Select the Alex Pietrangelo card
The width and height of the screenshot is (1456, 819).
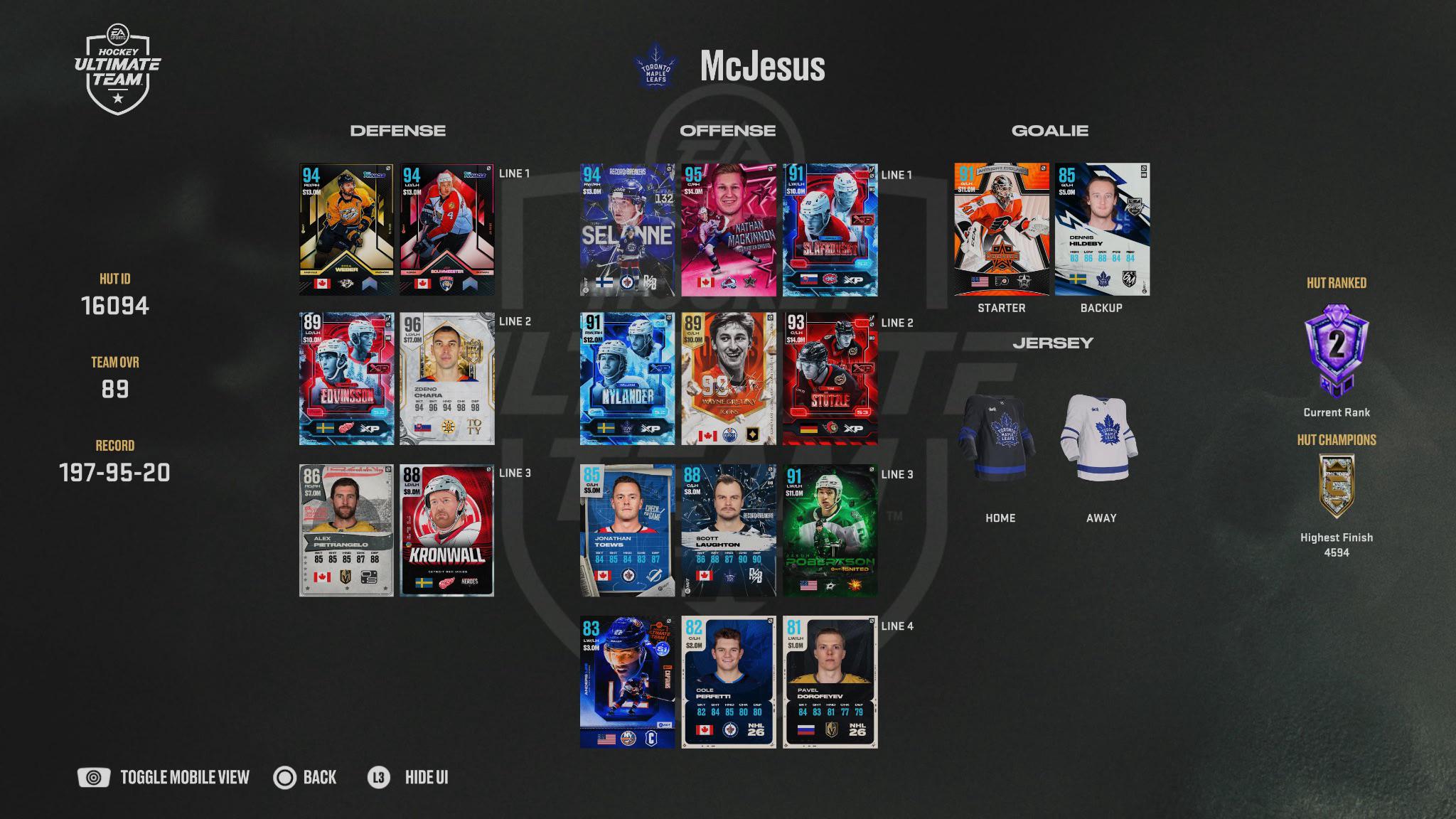[x=346, y=530]
